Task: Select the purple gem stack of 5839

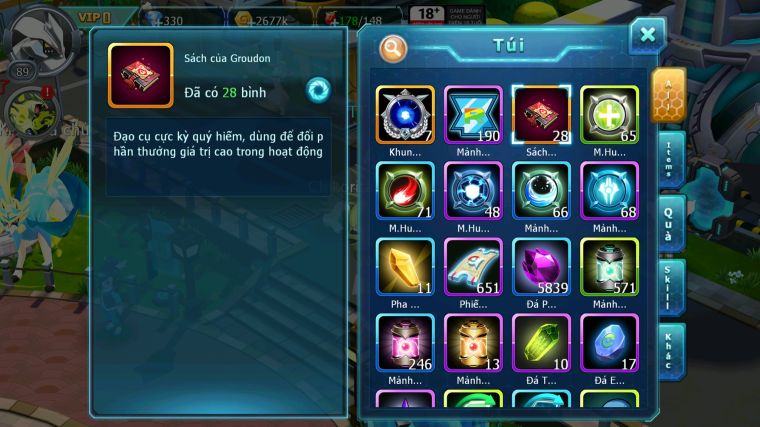Action: (x=541, y=266)
